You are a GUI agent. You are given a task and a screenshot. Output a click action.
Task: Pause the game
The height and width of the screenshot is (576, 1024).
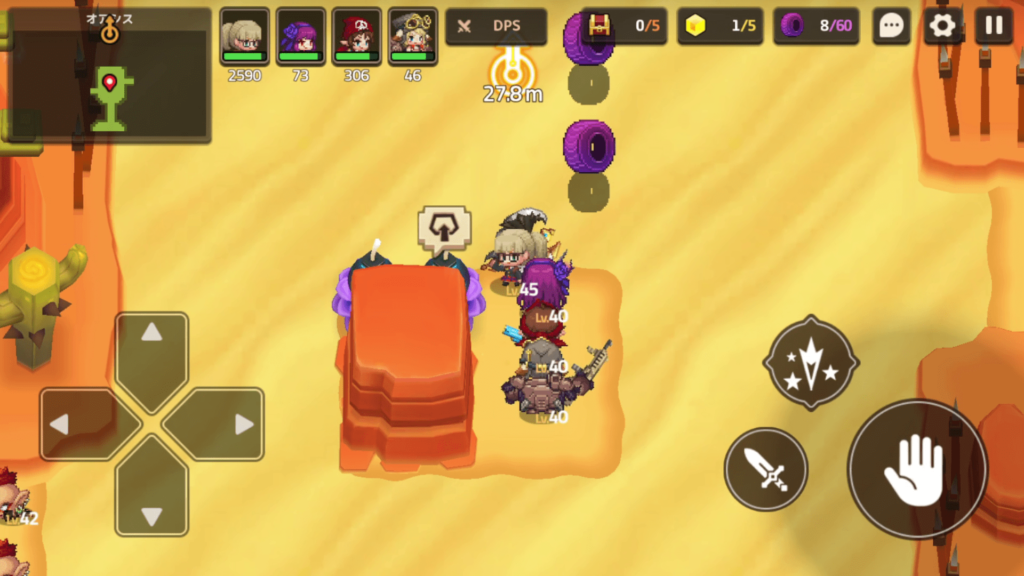994,26
